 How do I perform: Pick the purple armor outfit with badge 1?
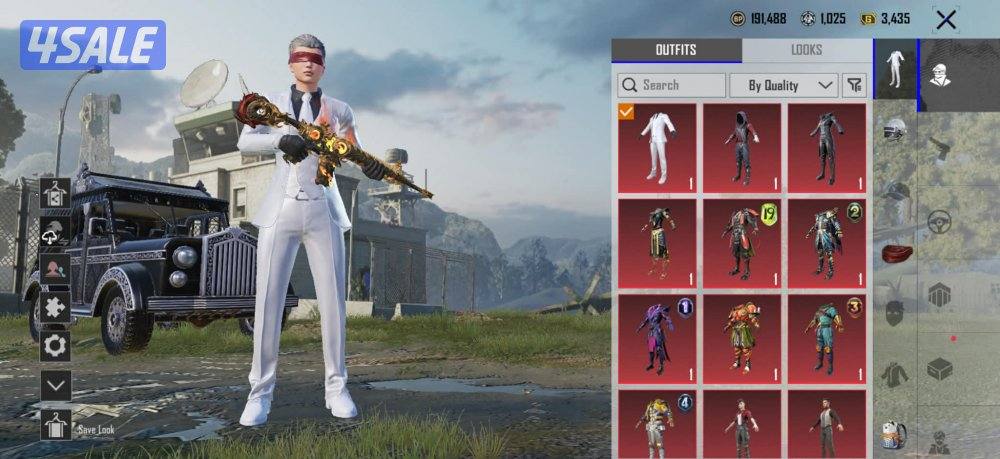tap(657, 338)
